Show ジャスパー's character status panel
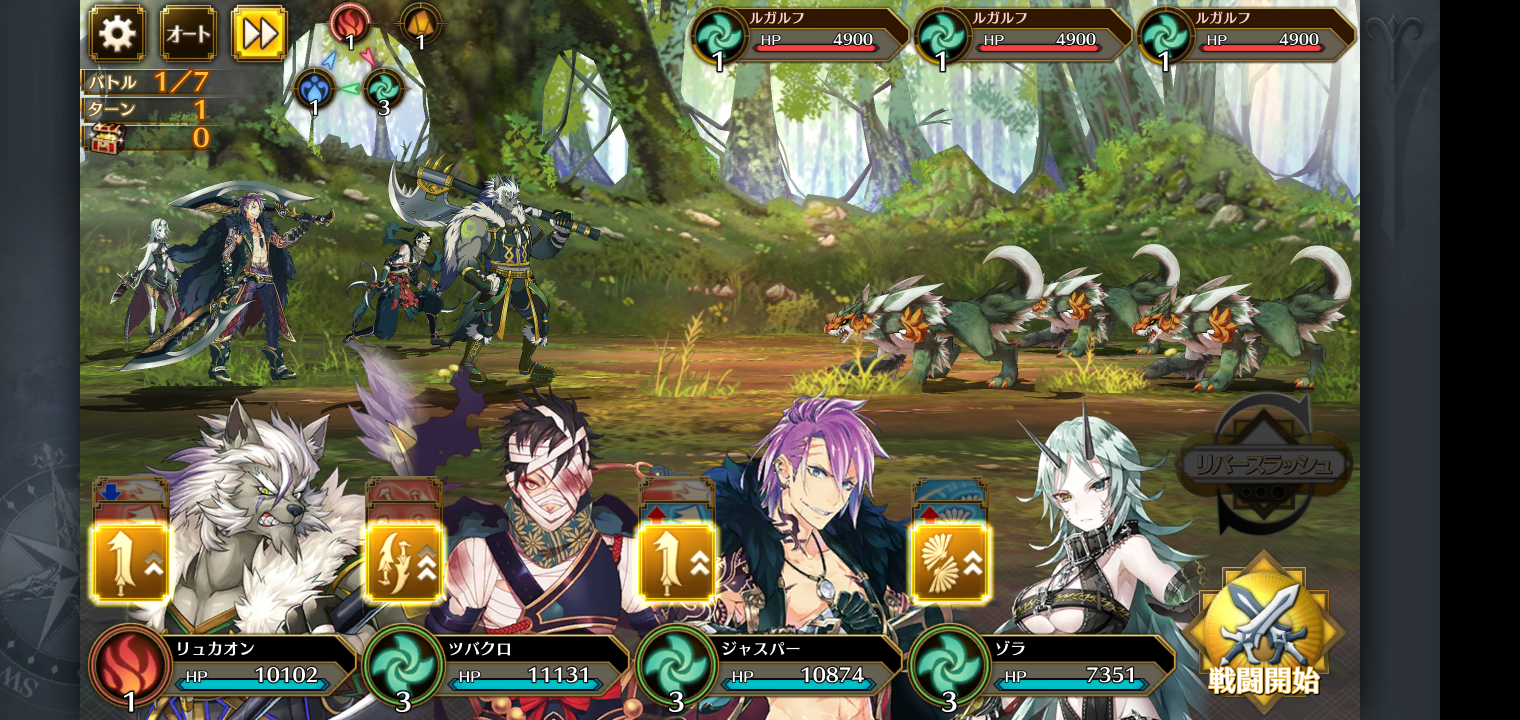The image size is (1520, 720). pos(771,665)
